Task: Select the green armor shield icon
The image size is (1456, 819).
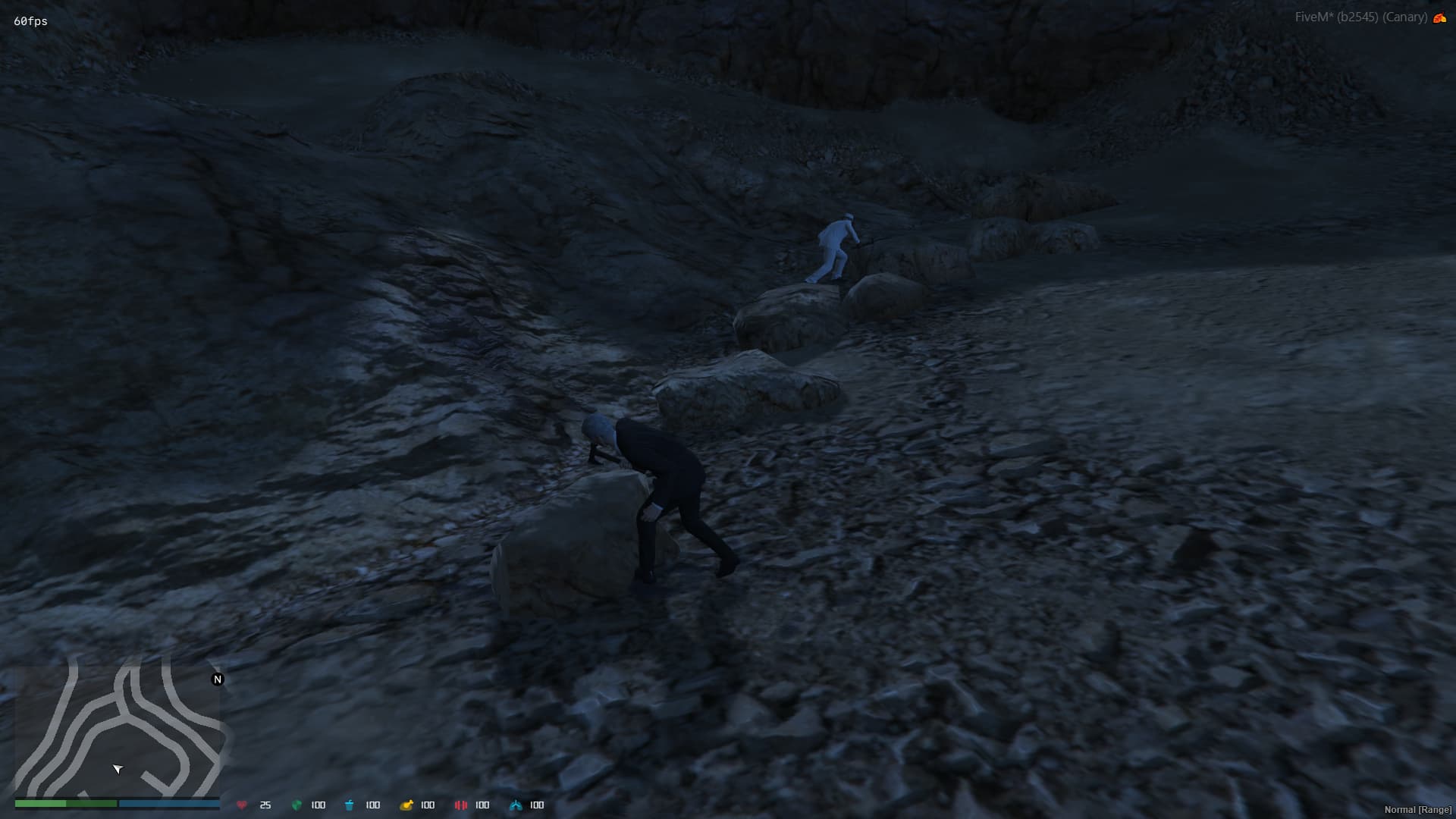Action: pos(296,805)
